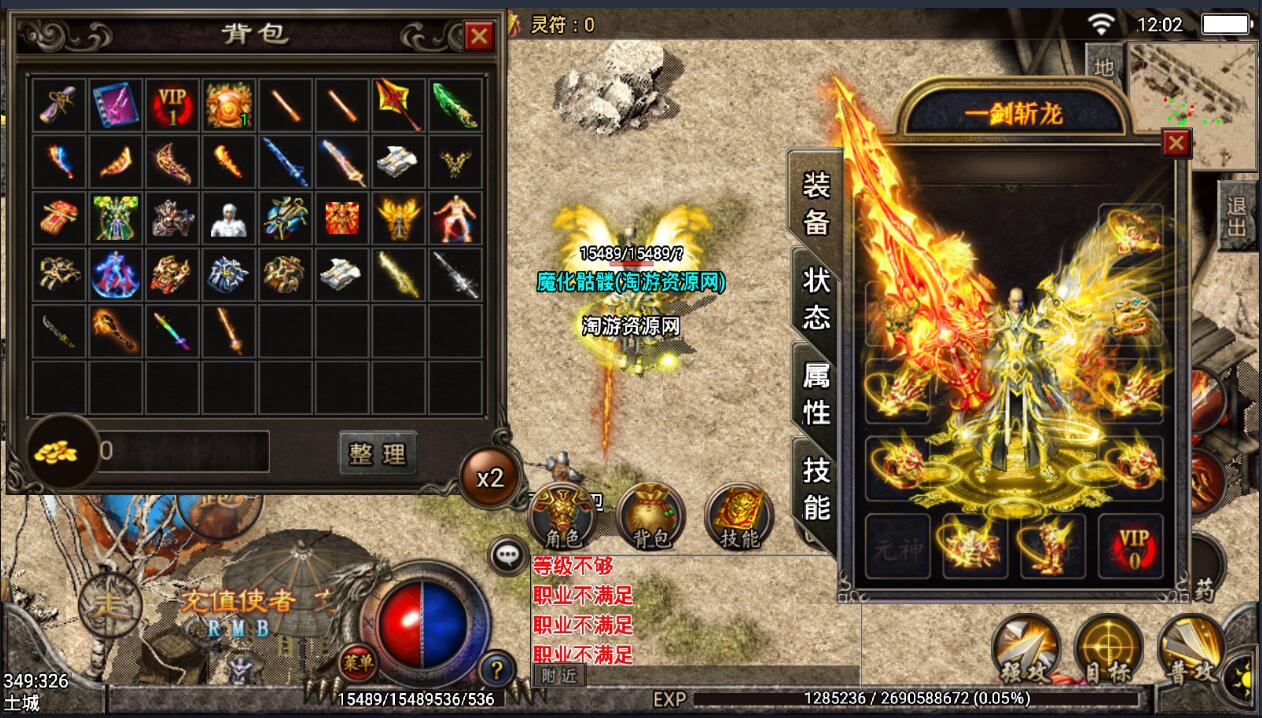Screen dimensions: 1262x718
Task: Select the rainbow sword item
Action: pos(173,330)
